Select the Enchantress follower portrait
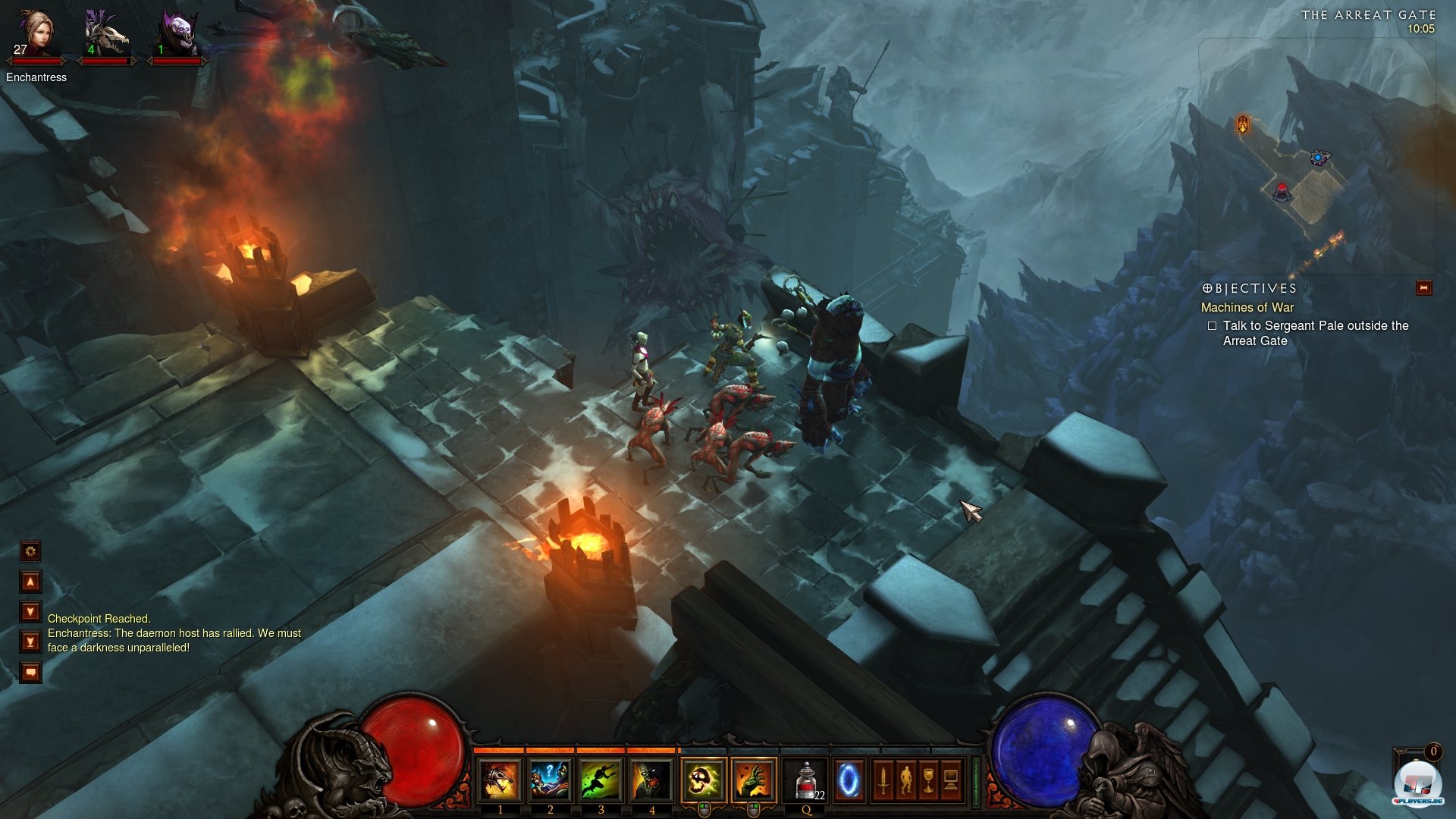The image size is (1456, 819). tap(35, 35)
